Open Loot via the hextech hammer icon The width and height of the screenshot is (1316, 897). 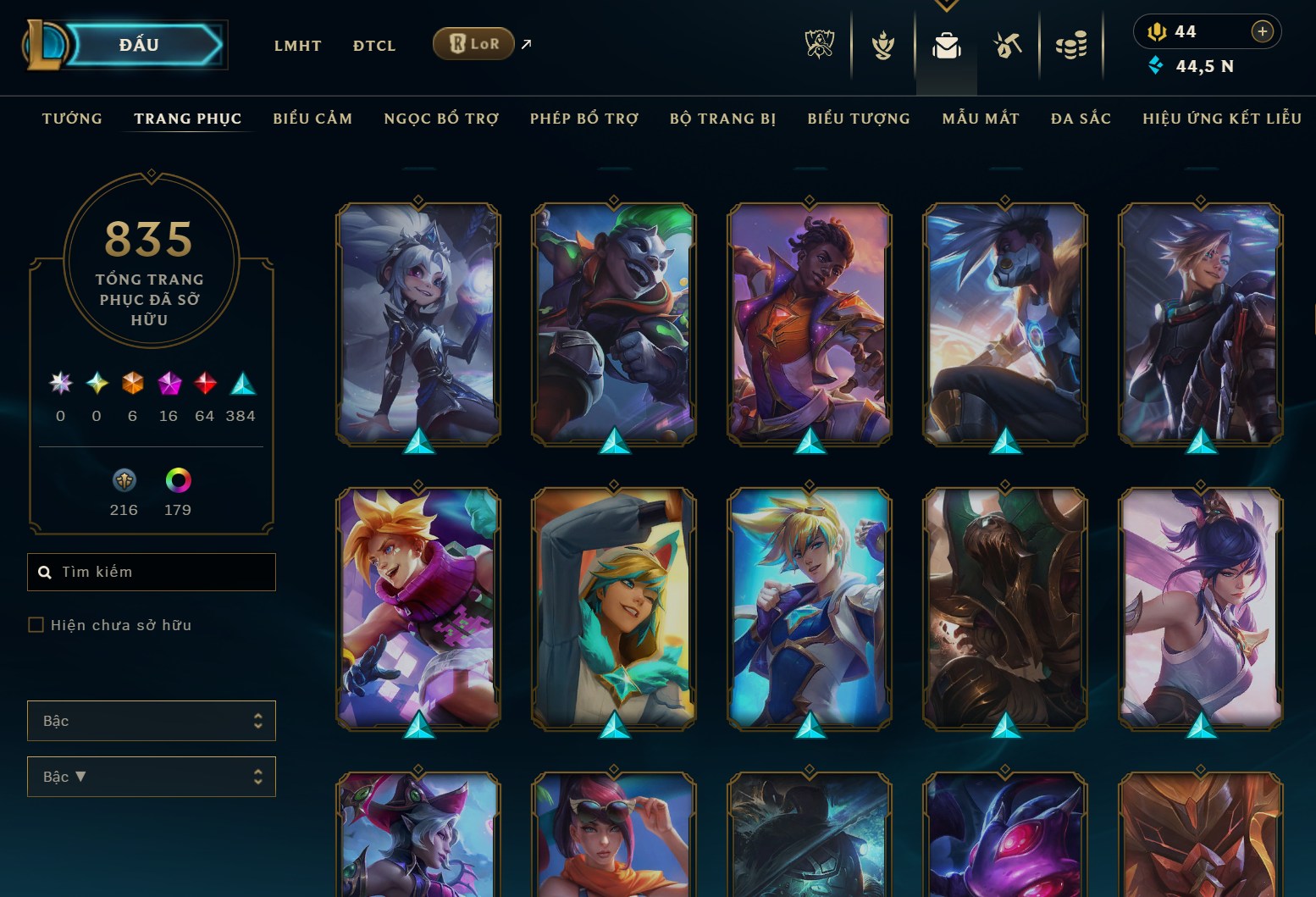click(x=1009, y=46)
